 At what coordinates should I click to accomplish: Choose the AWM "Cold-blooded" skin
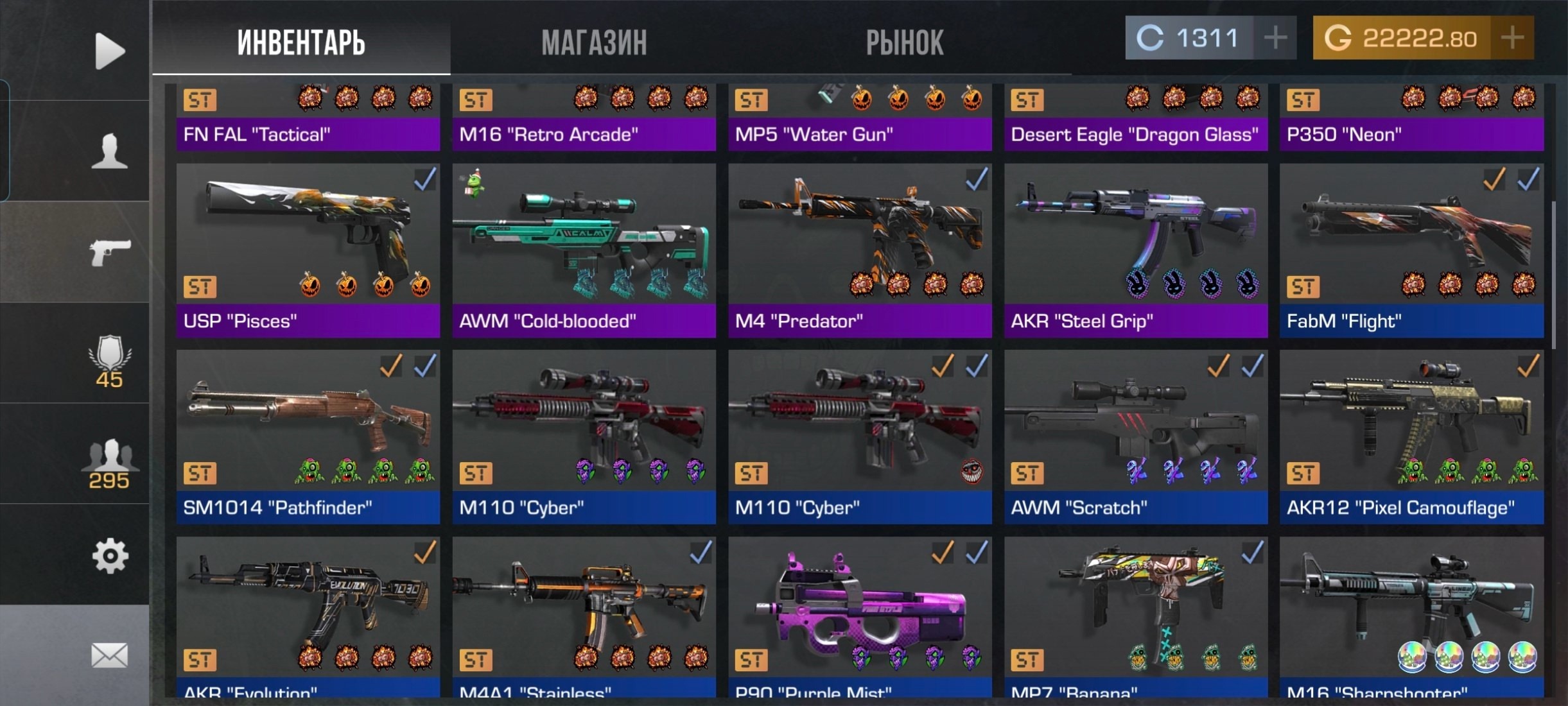coord(584,250)
